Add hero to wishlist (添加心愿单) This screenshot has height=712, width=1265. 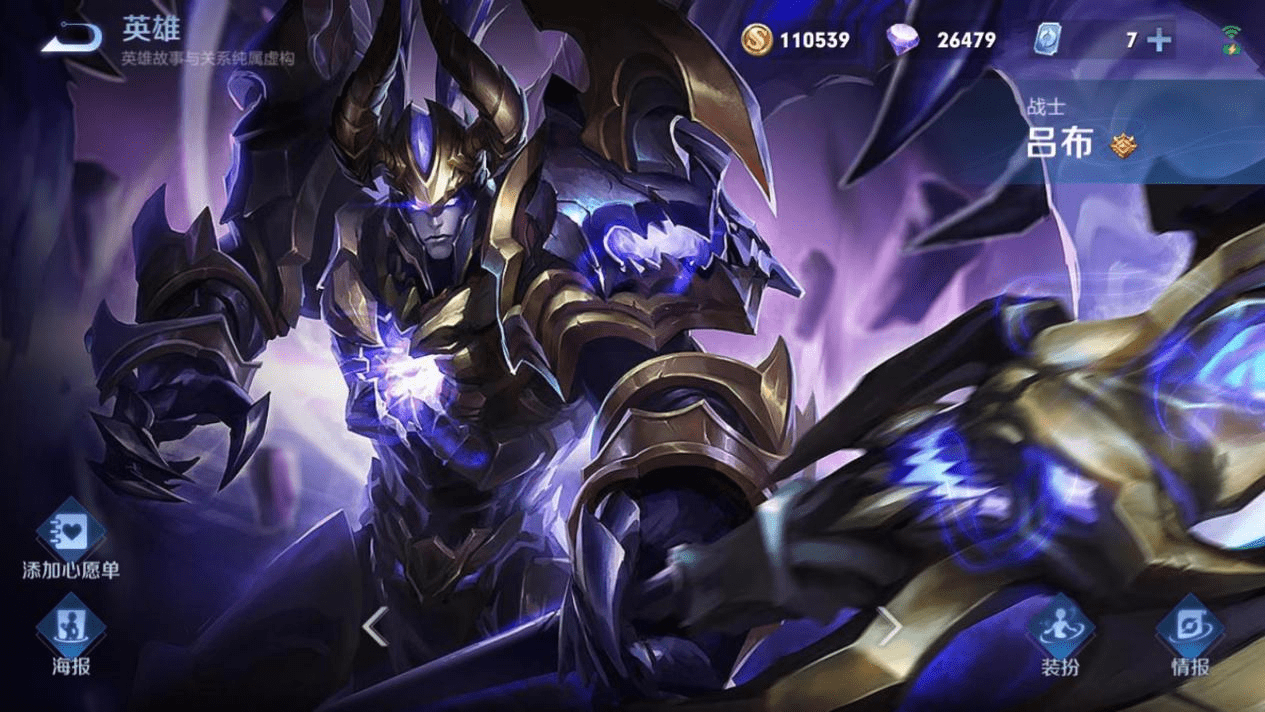pyautogui.click(x=71, y=533)
